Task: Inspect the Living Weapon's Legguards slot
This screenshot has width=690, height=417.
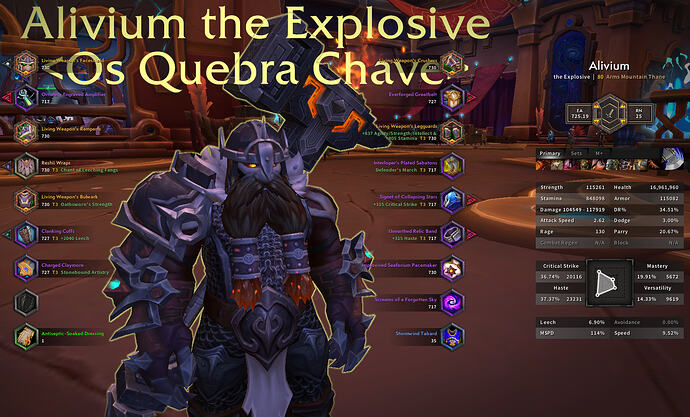Action: pos(454,131)
